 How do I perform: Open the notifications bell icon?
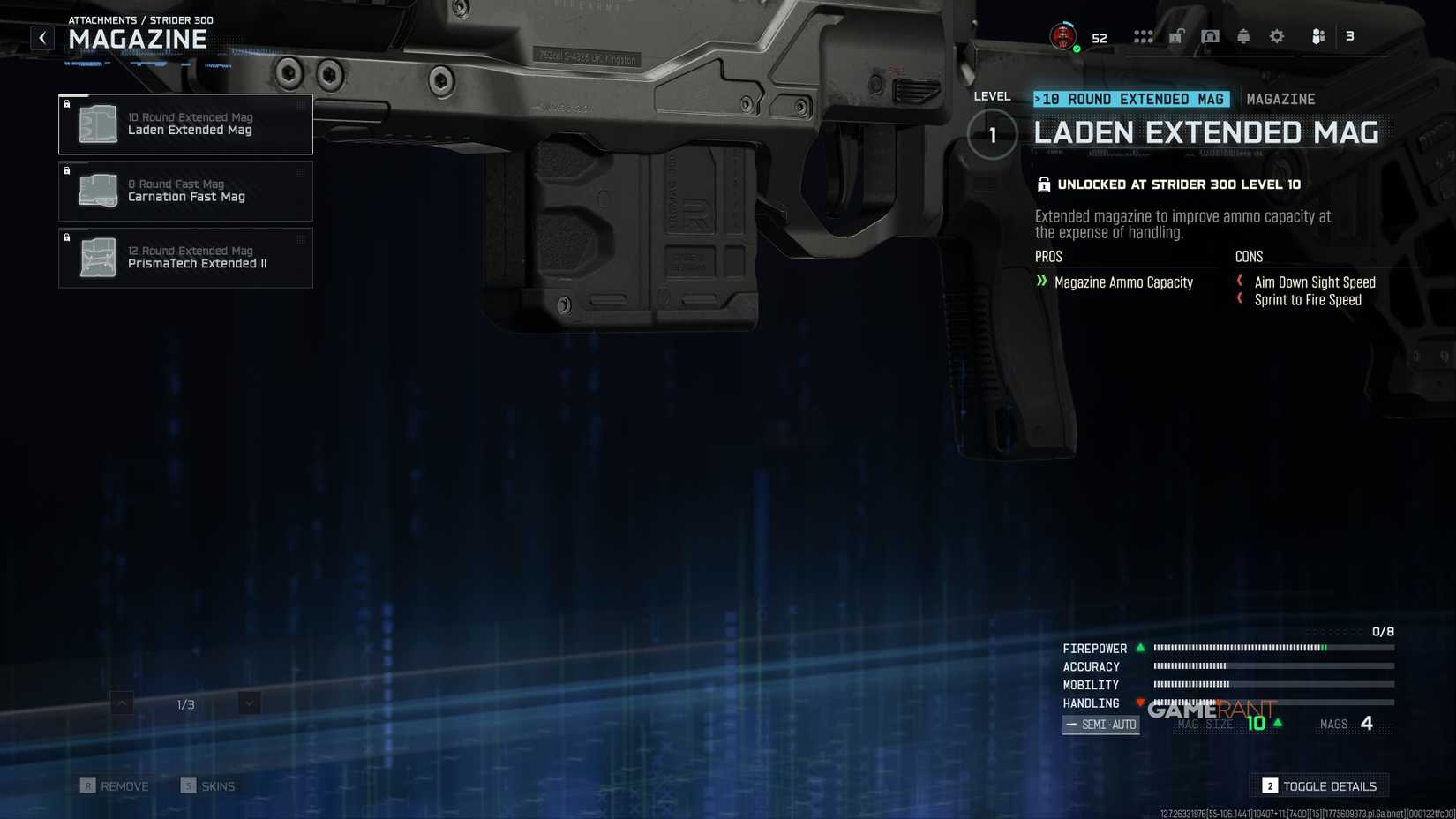(1243, 36)
